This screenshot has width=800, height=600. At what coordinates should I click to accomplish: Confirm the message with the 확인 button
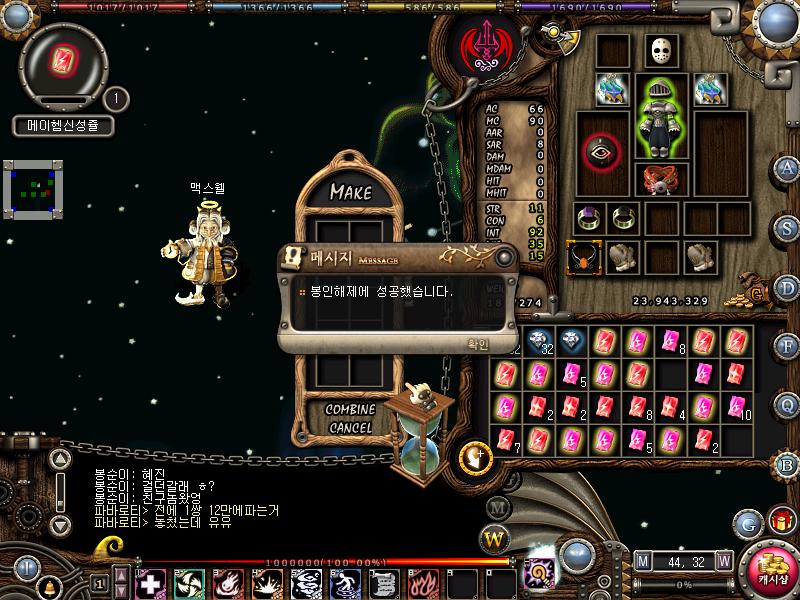point(478,344)
